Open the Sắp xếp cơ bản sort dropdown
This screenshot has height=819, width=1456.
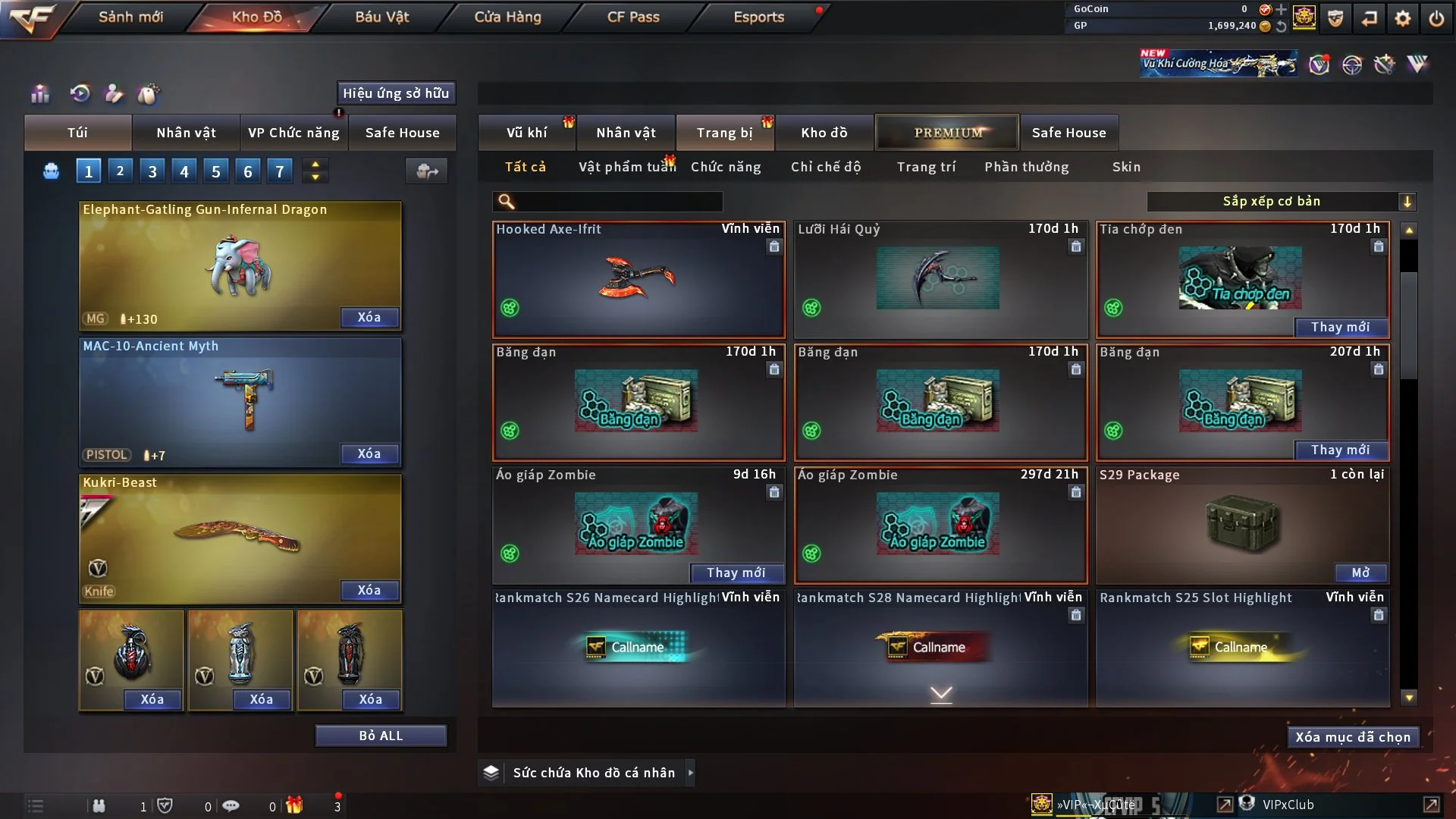click(1281, 201)
